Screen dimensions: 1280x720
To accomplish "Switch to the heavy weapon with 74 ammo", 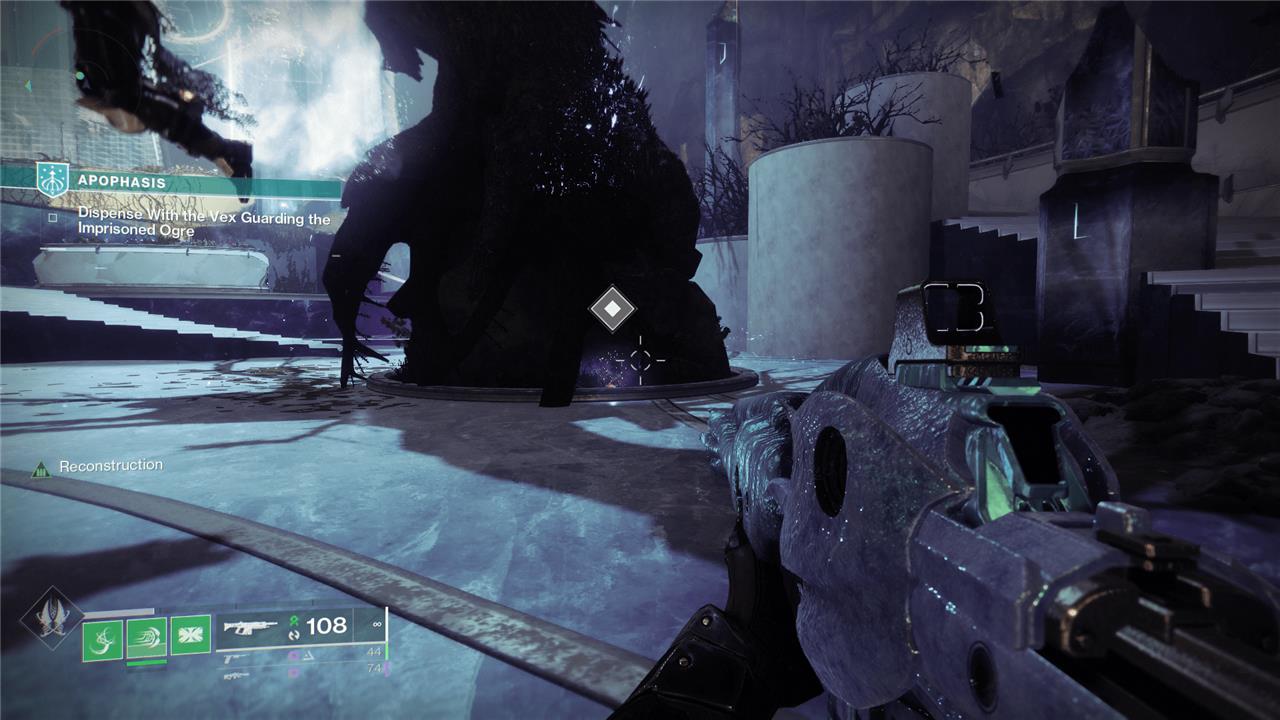I will pyautogui.click(x=300, y=668).
